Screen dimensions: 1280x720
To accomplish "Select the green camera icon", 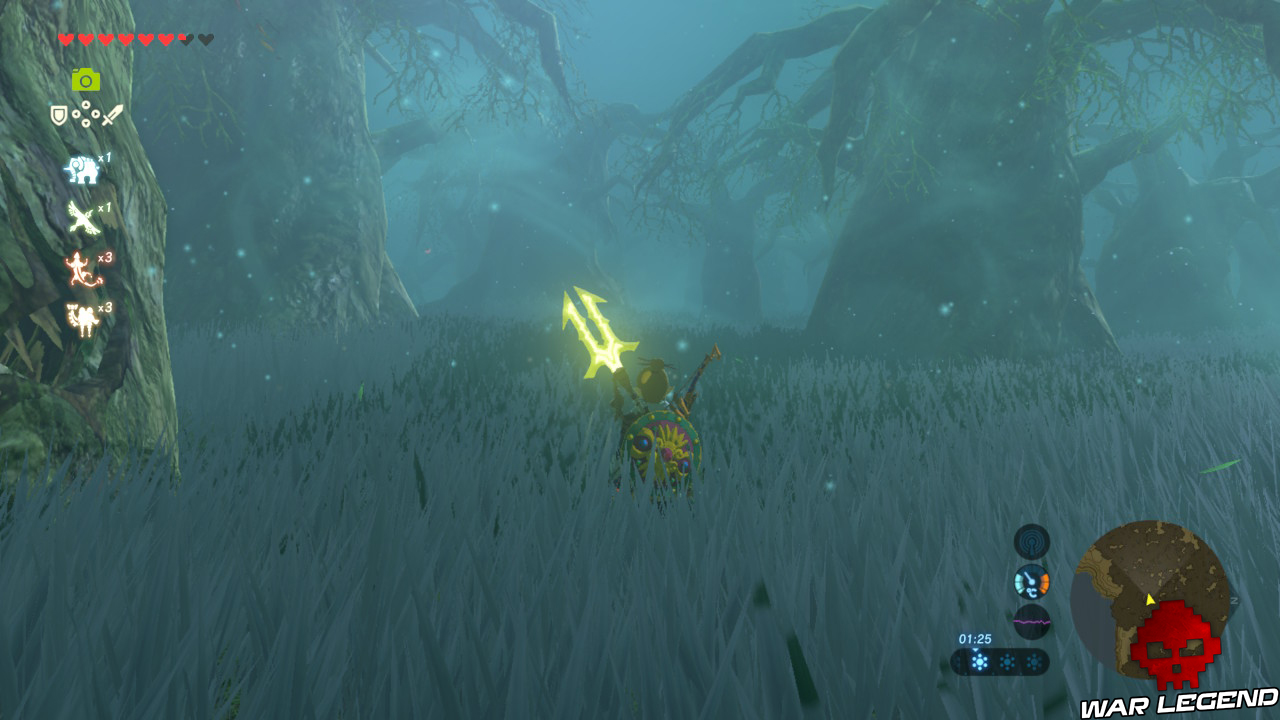I will pos(85,80).
